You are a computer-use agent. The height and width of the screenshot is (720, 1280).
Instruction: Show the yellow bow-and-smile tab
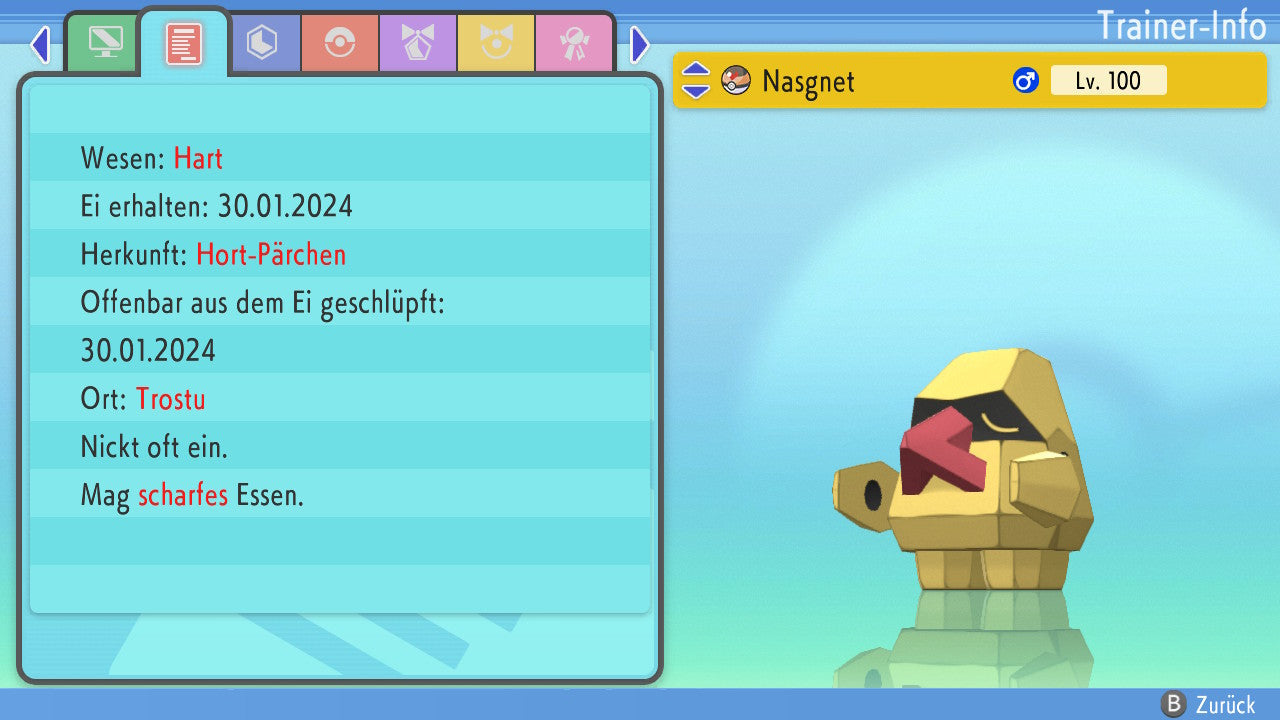(x=496, y=43)
